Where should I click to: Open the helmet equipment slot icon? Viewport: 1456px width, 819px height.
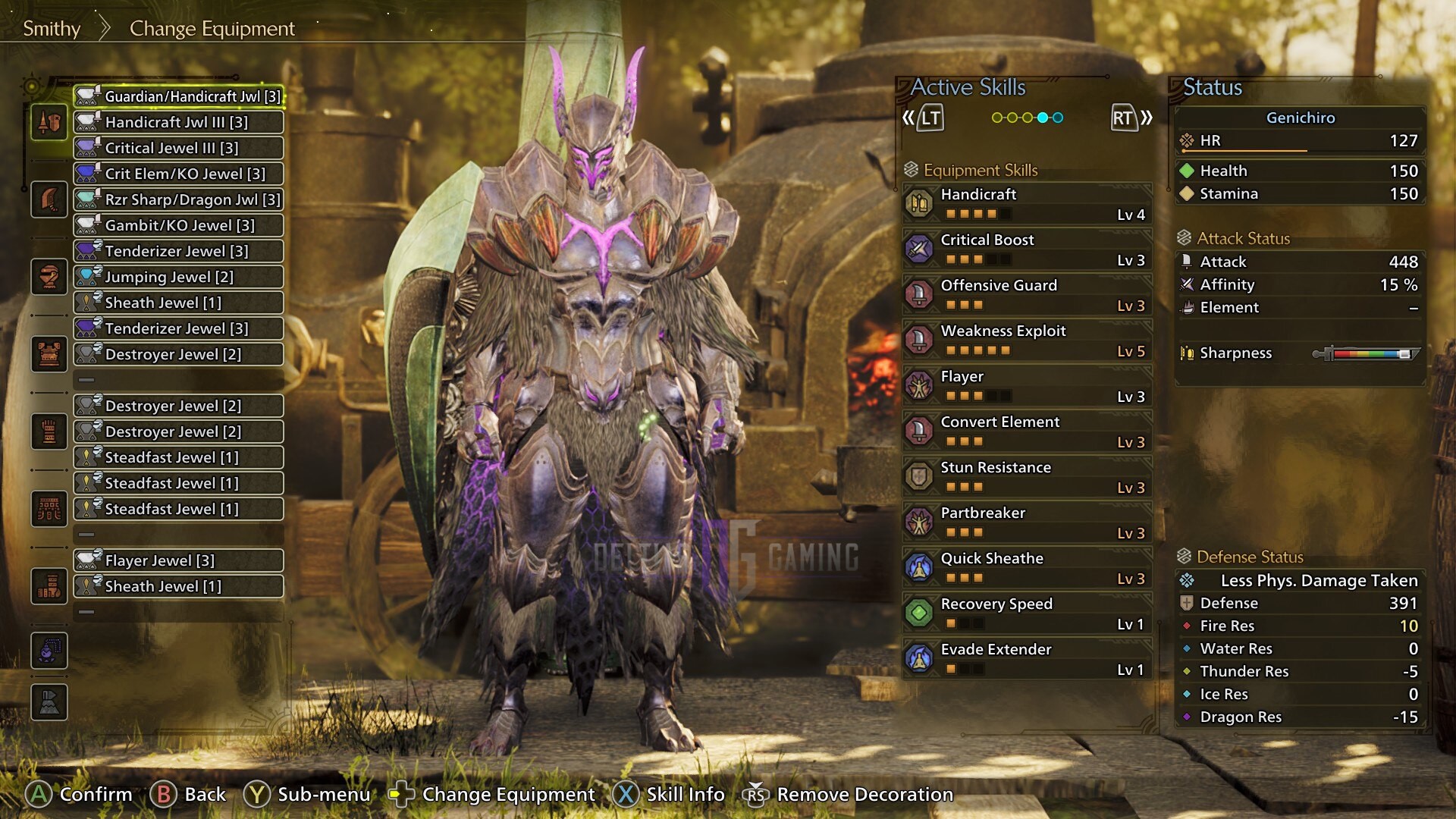coord(49,277)
